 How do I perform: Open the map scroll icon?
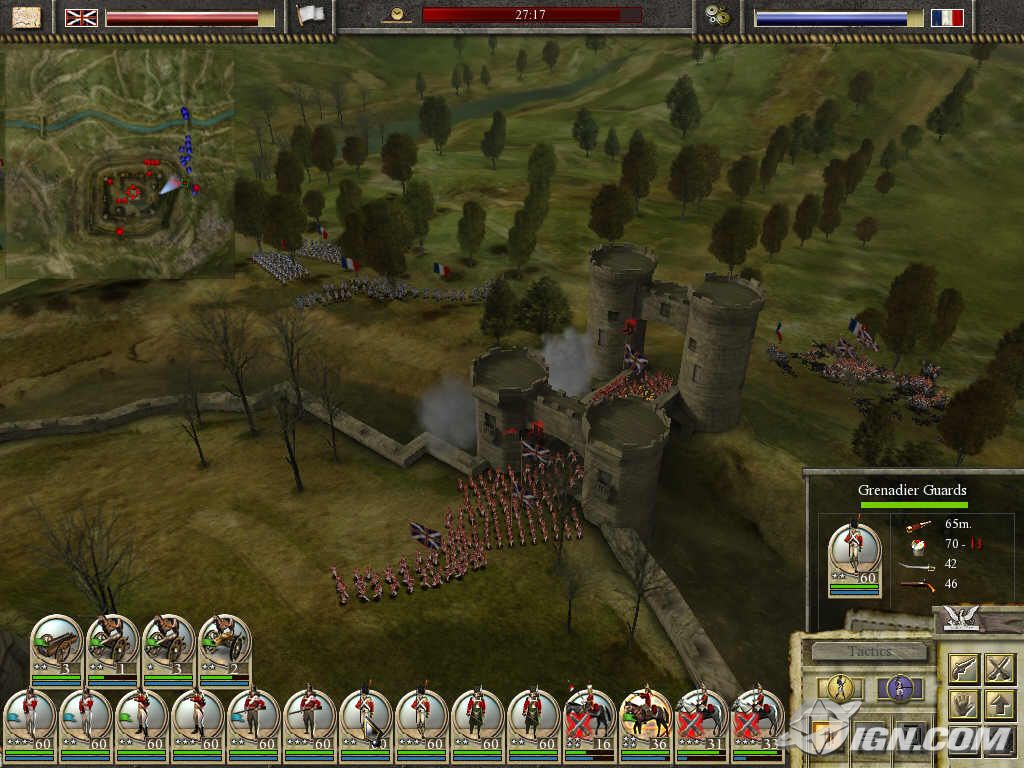point(27,17)
